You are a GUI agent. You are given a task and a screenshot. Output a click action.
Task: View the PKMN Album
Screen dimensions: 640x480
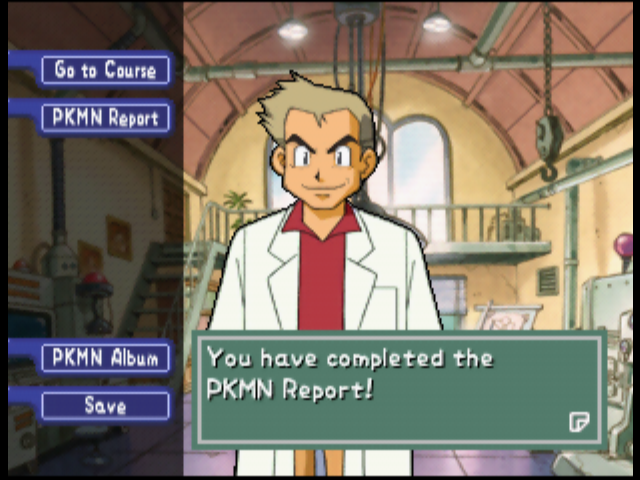pos(105,358)
